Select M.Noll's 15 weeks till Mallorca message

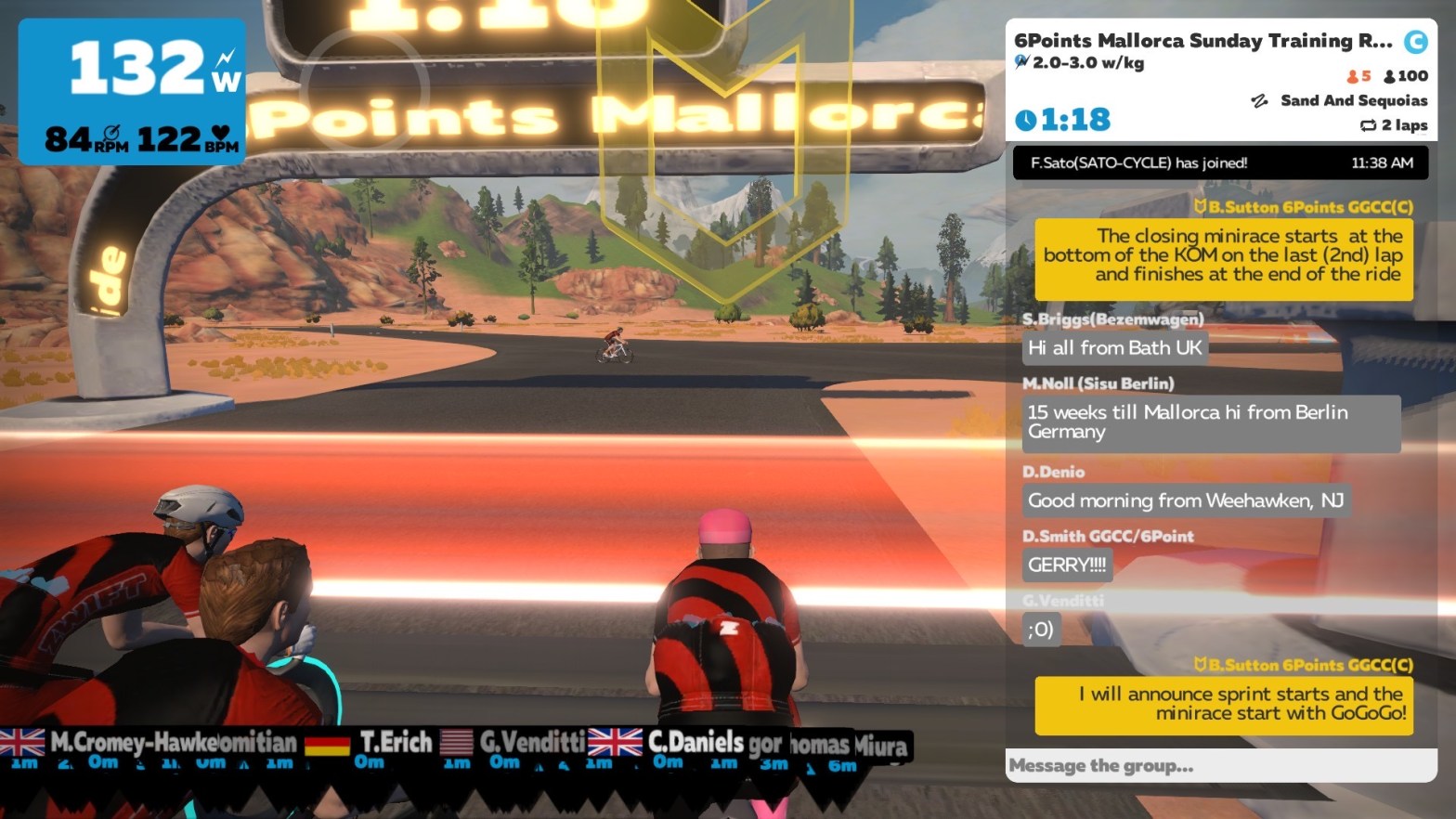1211,422
